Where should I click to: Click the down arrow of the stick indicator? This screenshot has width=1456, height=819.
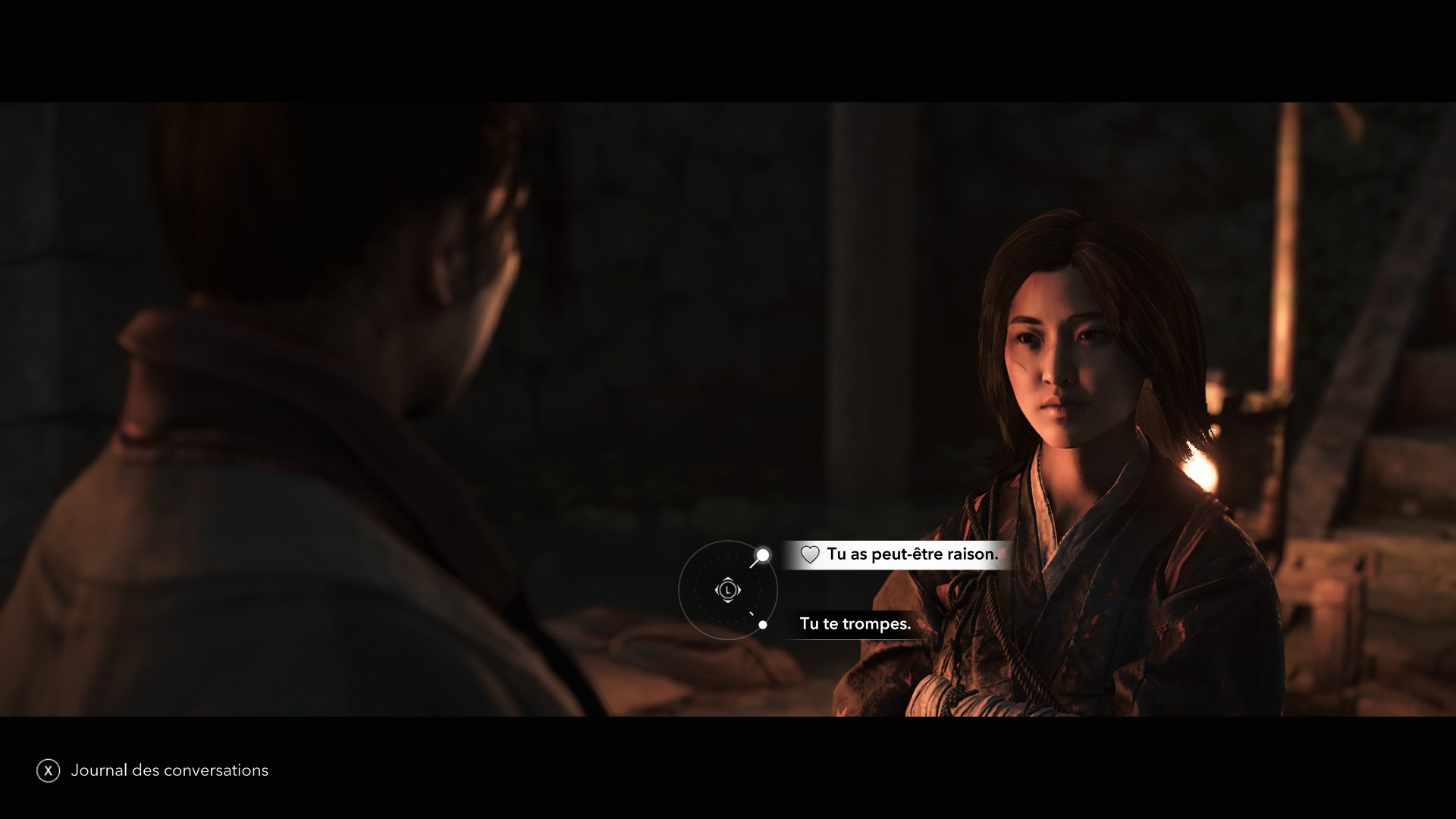pos(728,601)
